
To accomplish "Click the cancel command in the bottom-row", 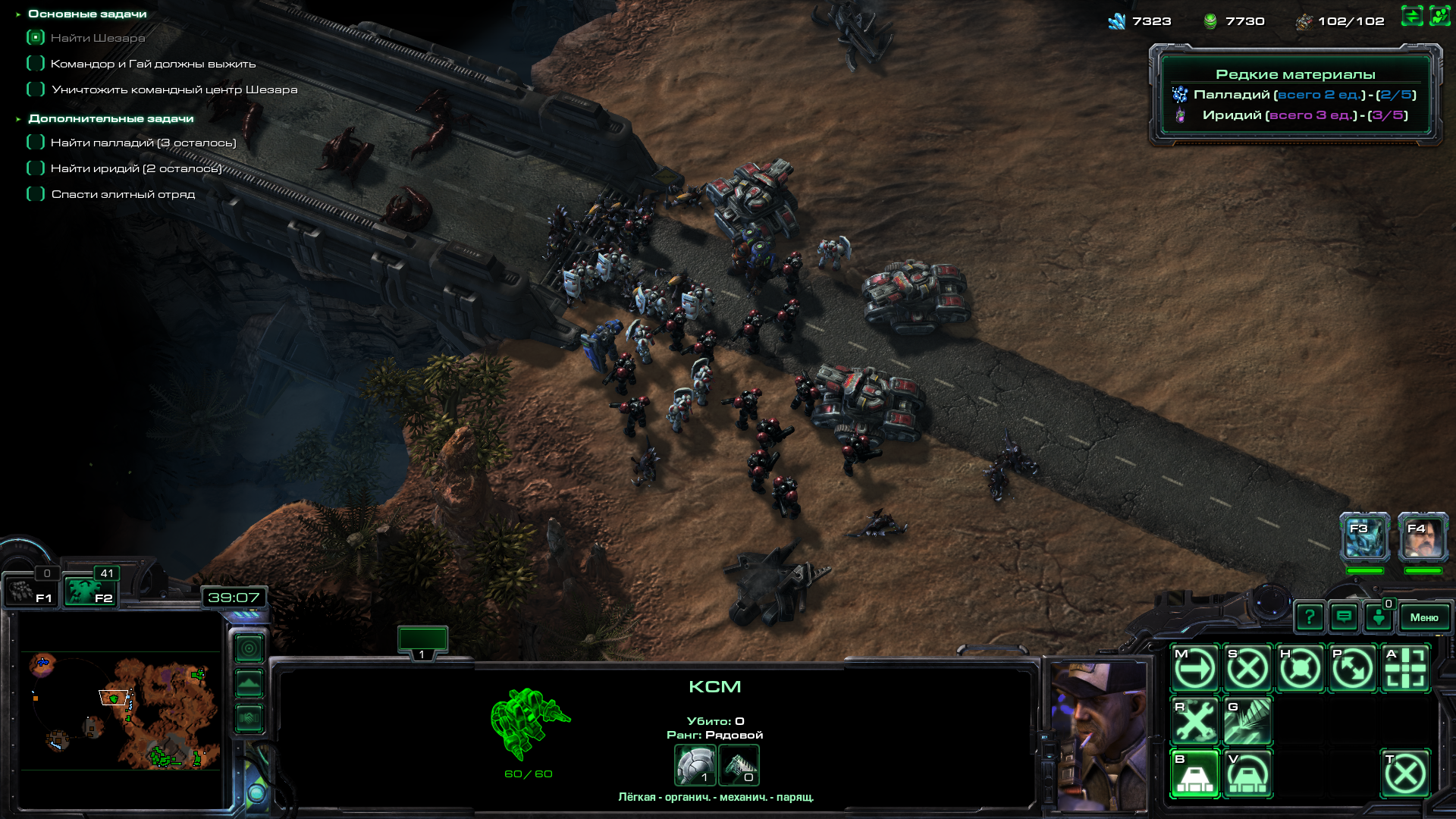I will pos(1405,774).
